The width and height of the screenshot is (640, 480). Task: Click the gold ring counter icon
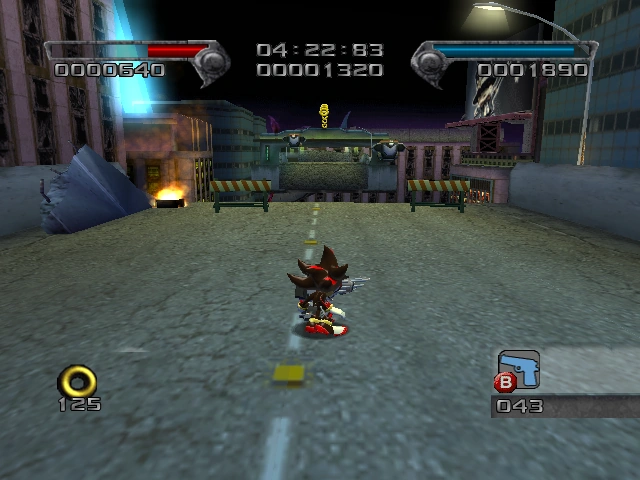pos(77,380)
